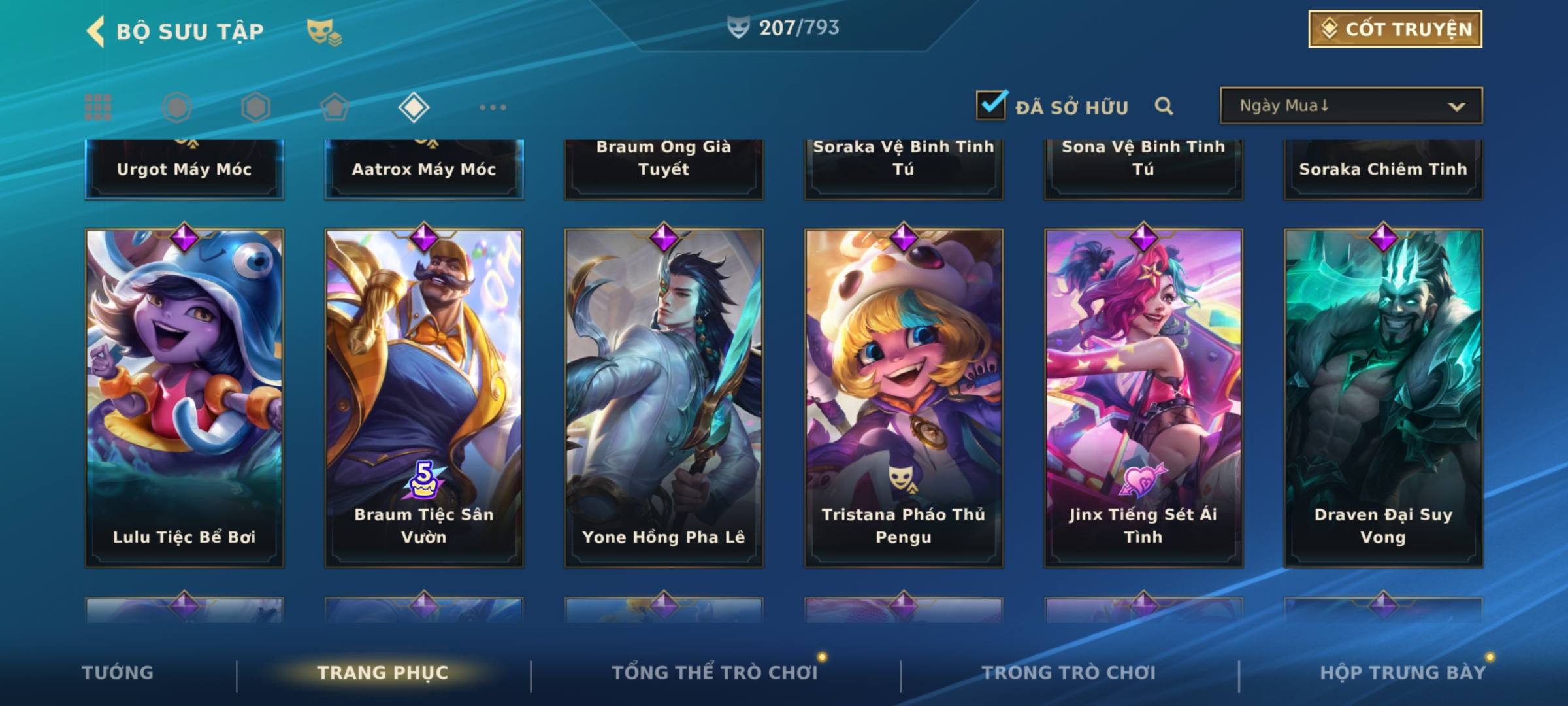Choose the diamond rarity filter icon
This screenshot has height=706, width=1568.
click(414, 107)
